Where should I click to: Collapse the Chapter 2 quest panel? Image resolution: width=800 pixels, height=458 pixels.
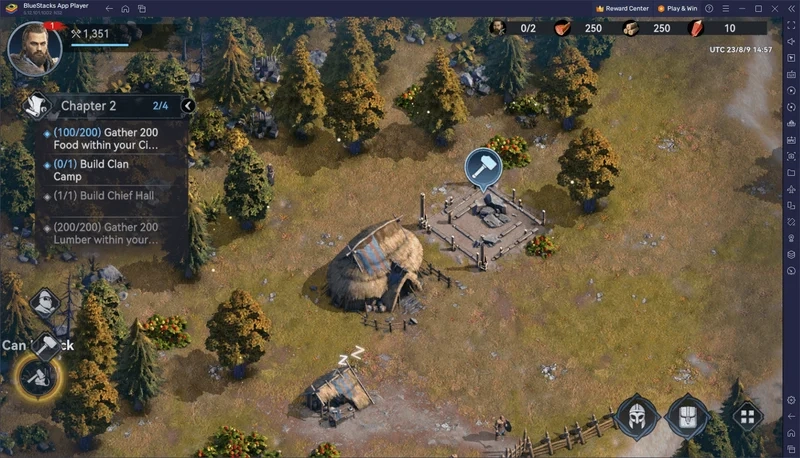click(x=188, y=105)
